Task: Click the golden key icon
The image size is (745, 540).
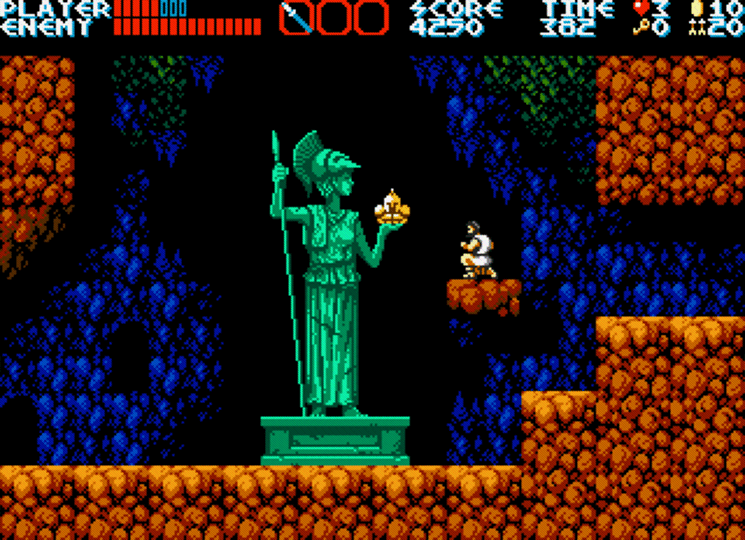Action: [x=640, y=27]
